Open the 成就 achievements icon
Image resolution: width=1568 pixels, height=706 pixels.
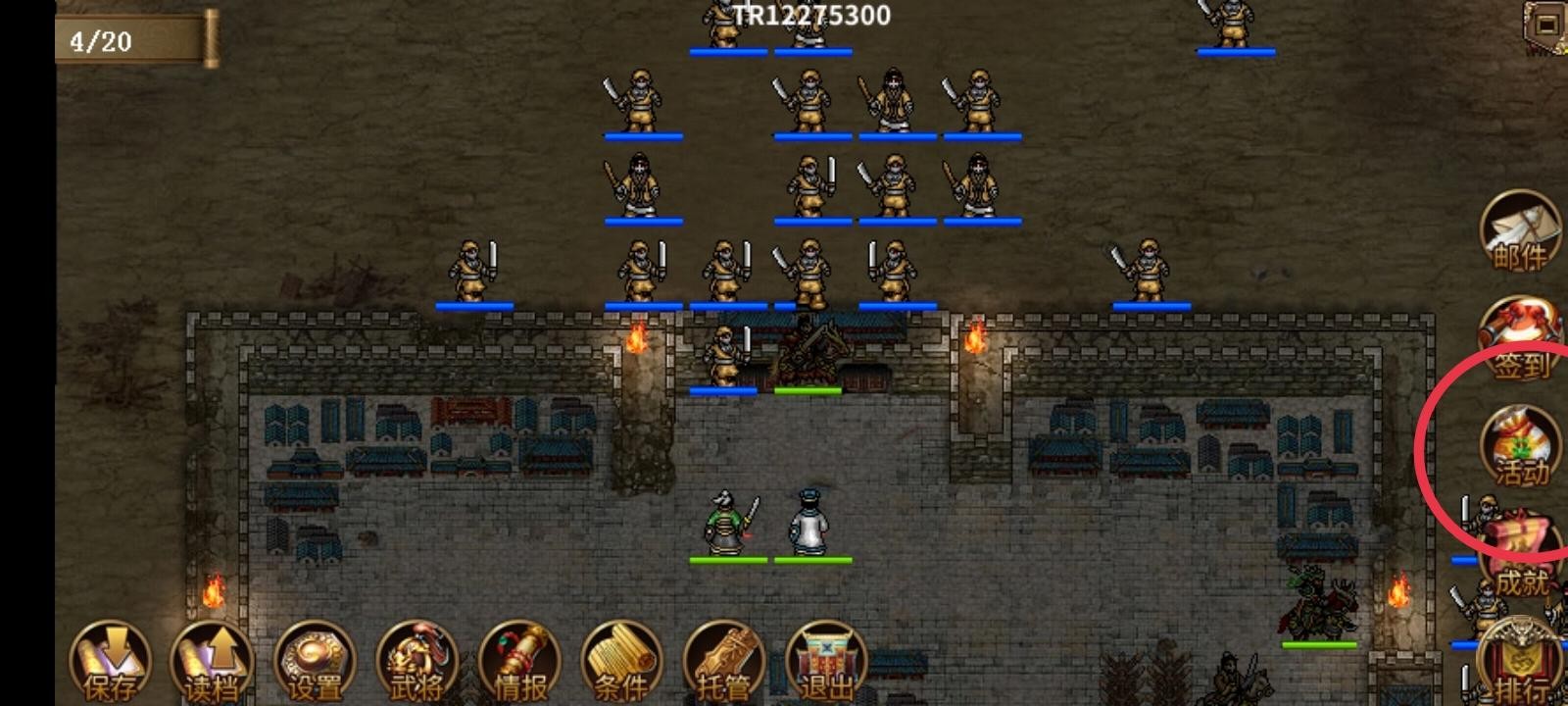point(1520,555)
